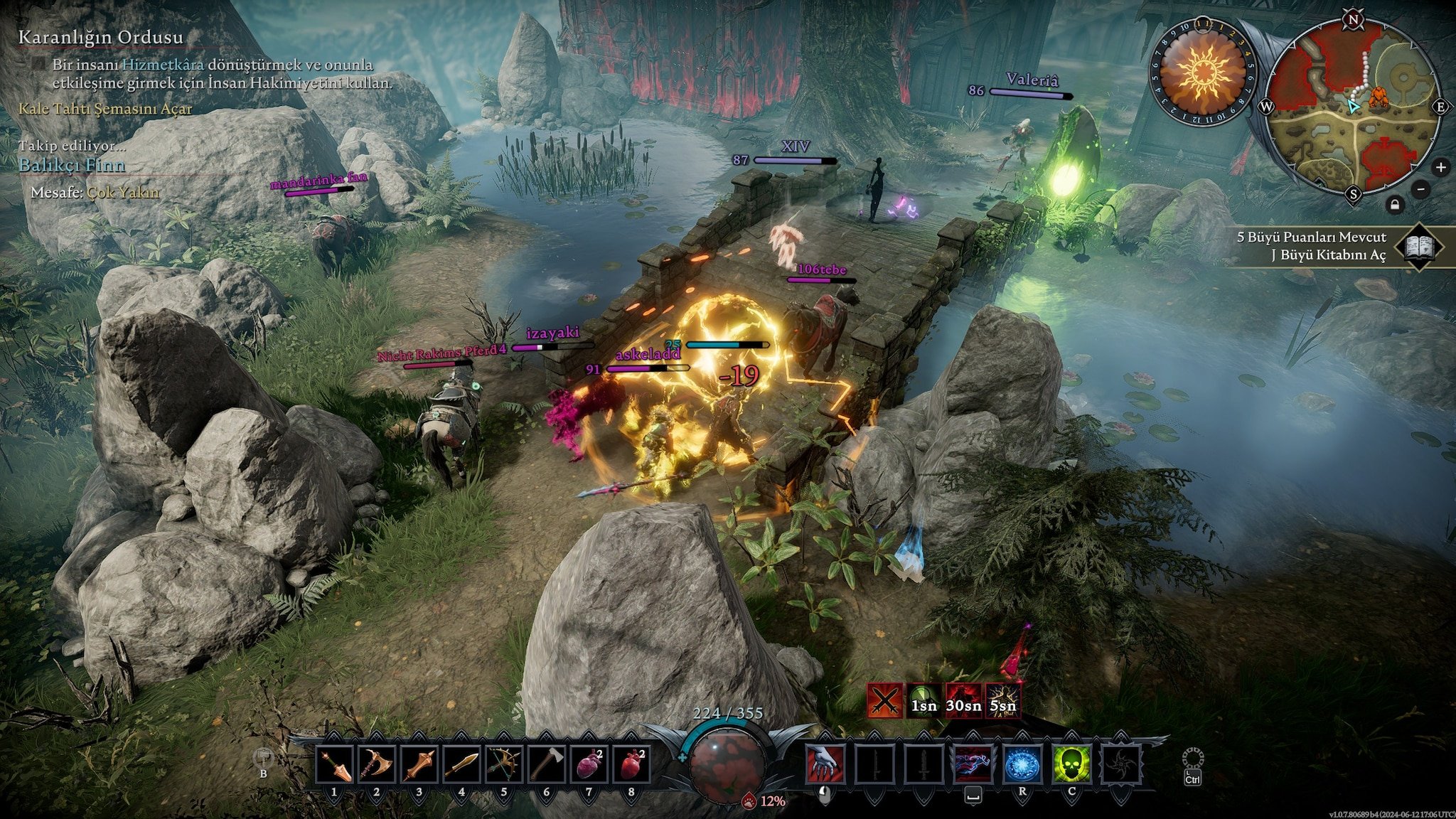The height and width of the screenshot is (819, 1456).
Task: Click the sun day-night clock dial
Action: (1203, 72)
